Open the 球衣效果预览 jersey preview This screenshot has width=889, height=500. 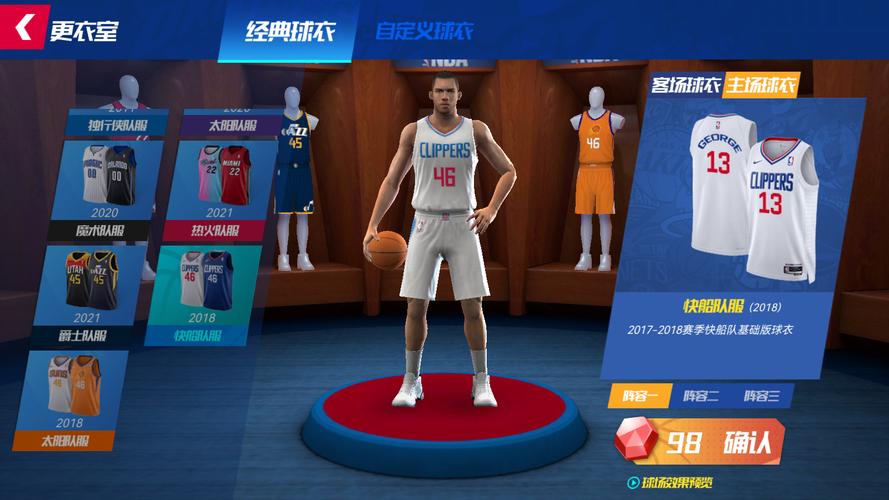tap(669, 483)
